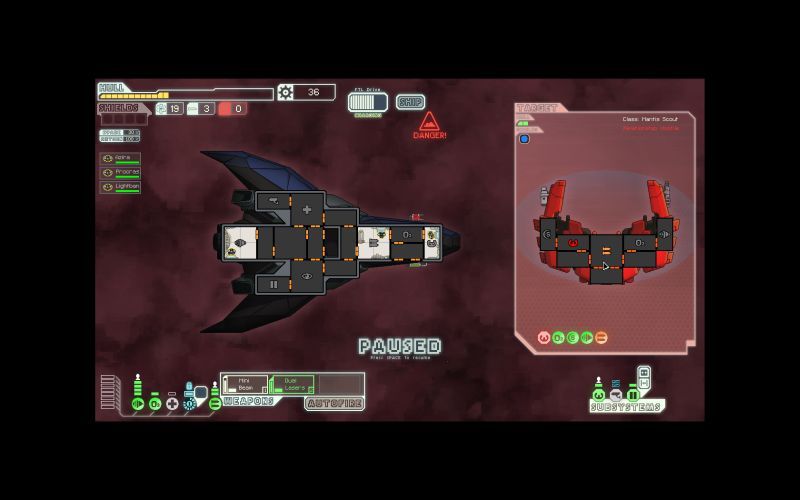800x500 pixels.
Task: Toggle the Autofire button
Action: pyautogui.click(x=334, y=404)
